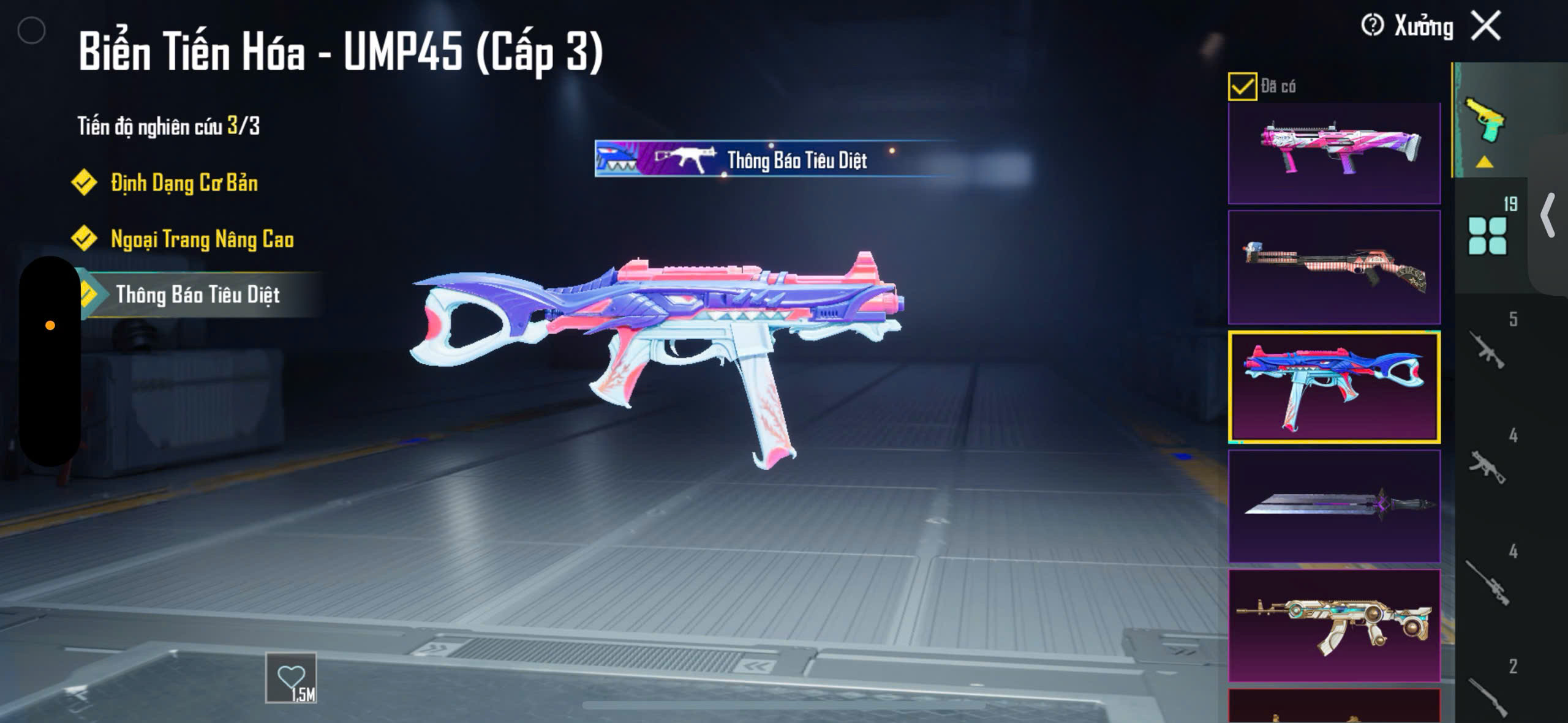
Task: Choose the pink striped rifle skin
Action: tap(1334, 267)
